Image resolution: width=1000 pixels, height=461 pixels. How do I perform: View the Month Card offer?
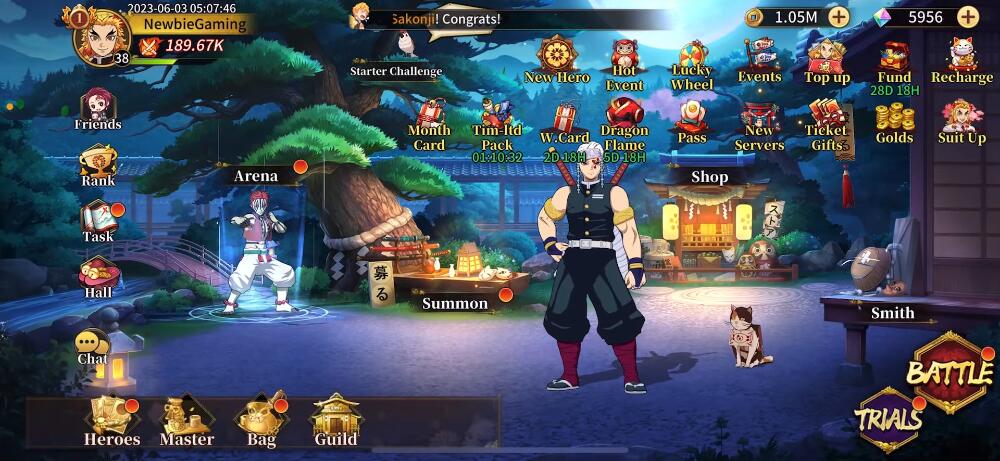tap(429, 123)
